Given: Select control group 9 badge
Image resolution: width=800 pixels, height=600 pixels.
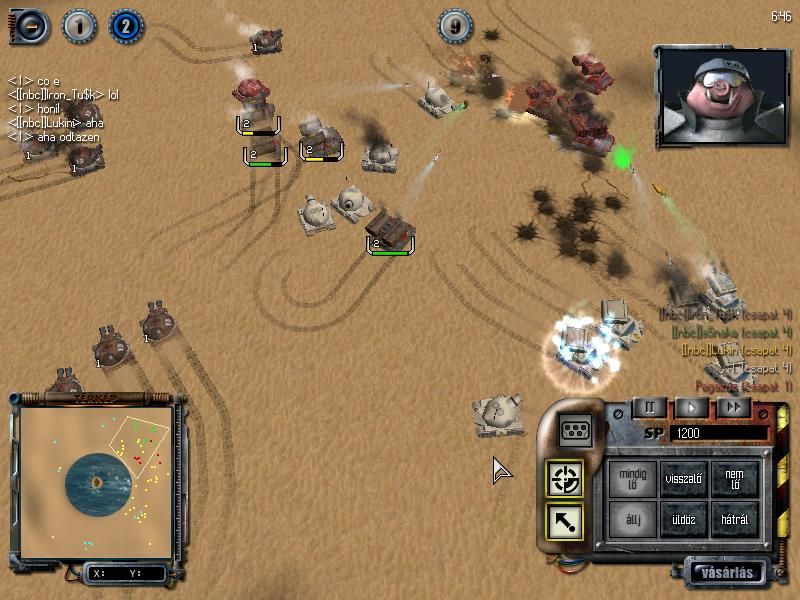Looking at the screenshot, I should [456, 26].
